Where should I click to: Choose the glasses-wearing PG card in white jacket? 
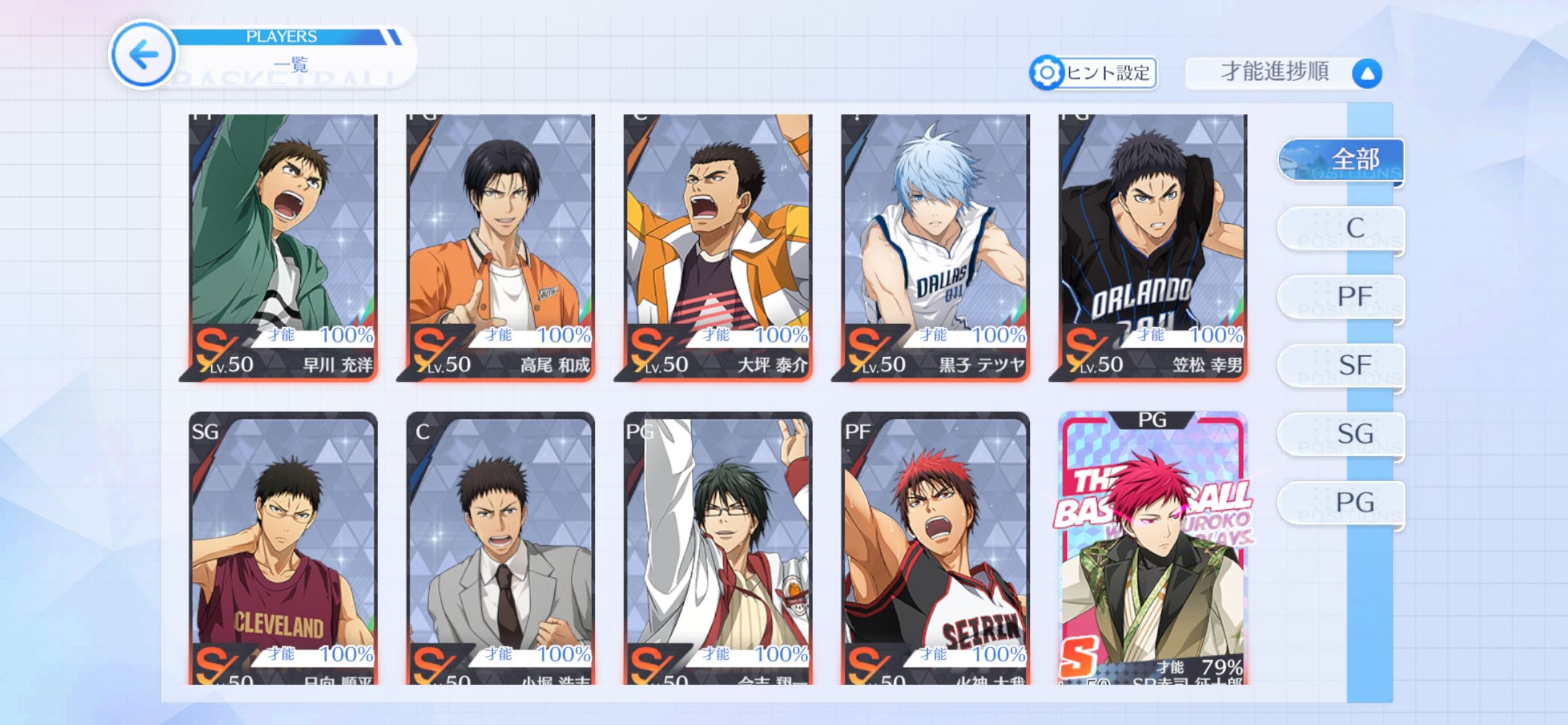click(718, 548)
